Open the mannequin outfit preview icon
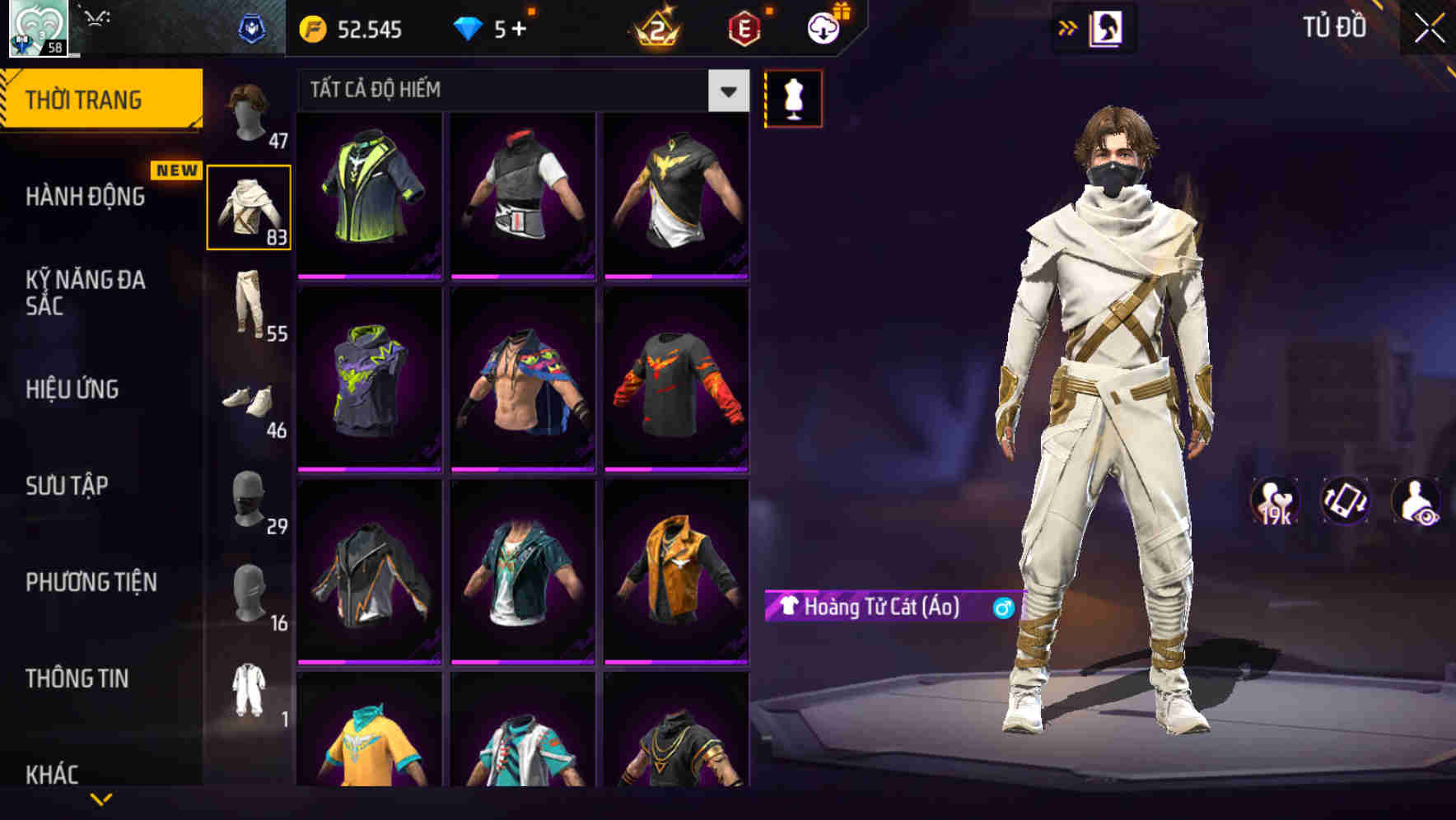Viewport: 1456px width, 820px height. click(x=792, y=98)
